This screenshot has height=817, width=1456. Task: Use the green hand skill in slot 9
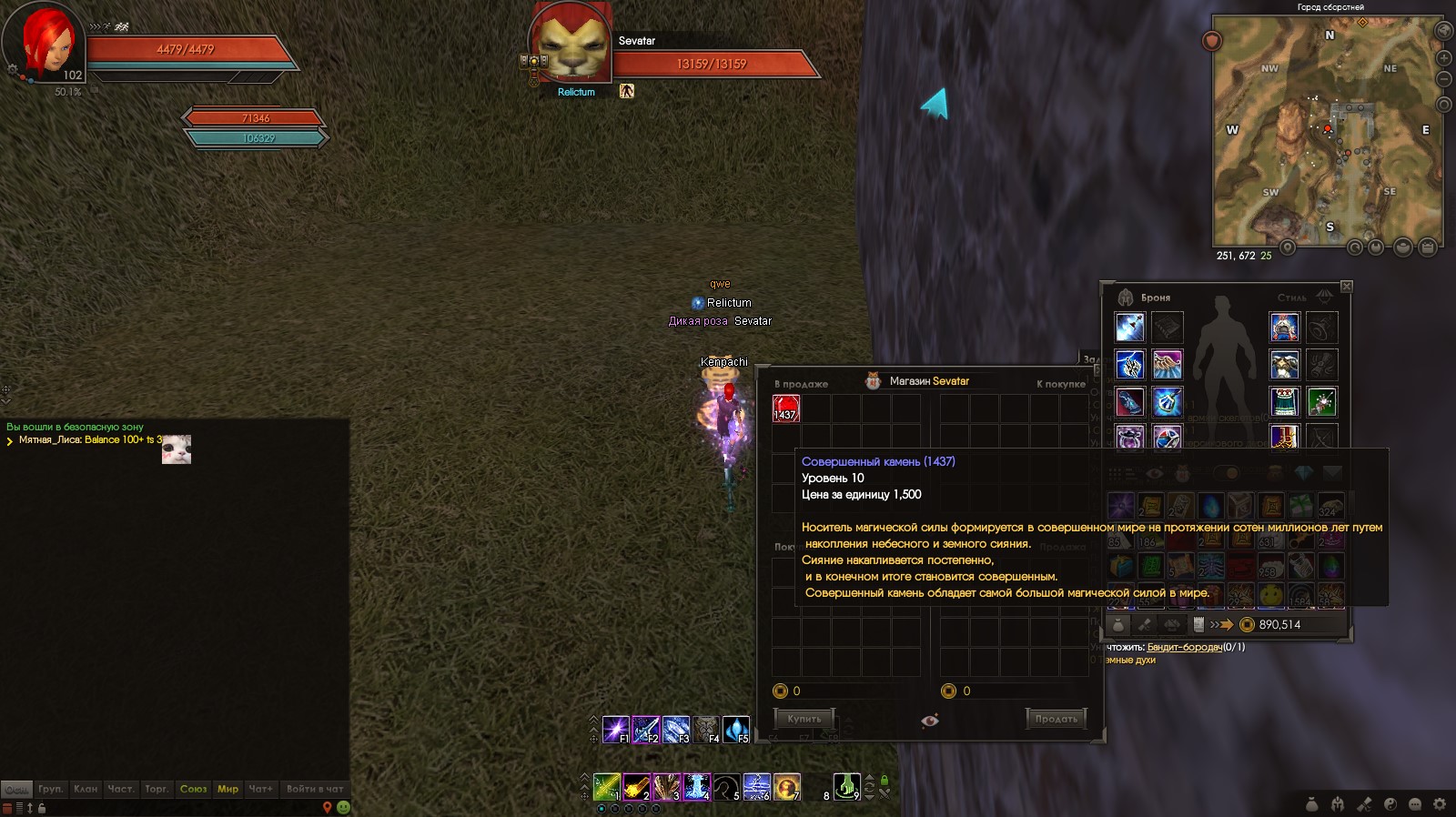(x=846, y=786)
